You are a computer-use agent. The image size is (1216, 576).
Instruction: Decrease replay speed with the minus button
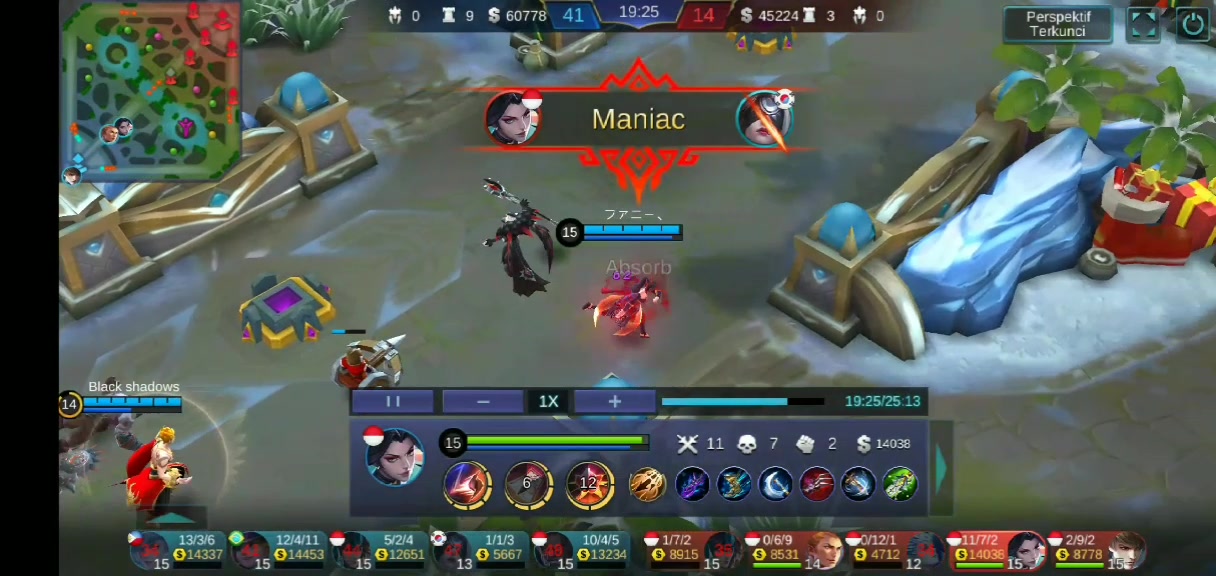[483, 401]
